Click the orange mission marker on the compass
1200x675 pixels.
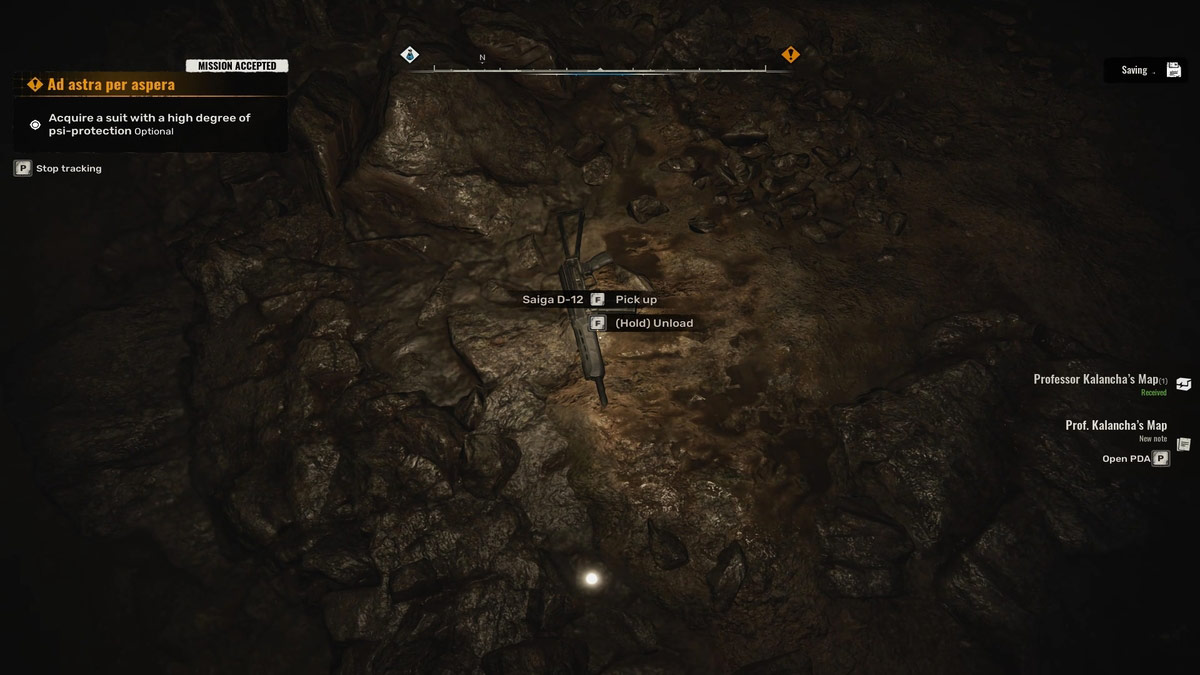click(790, 55)
